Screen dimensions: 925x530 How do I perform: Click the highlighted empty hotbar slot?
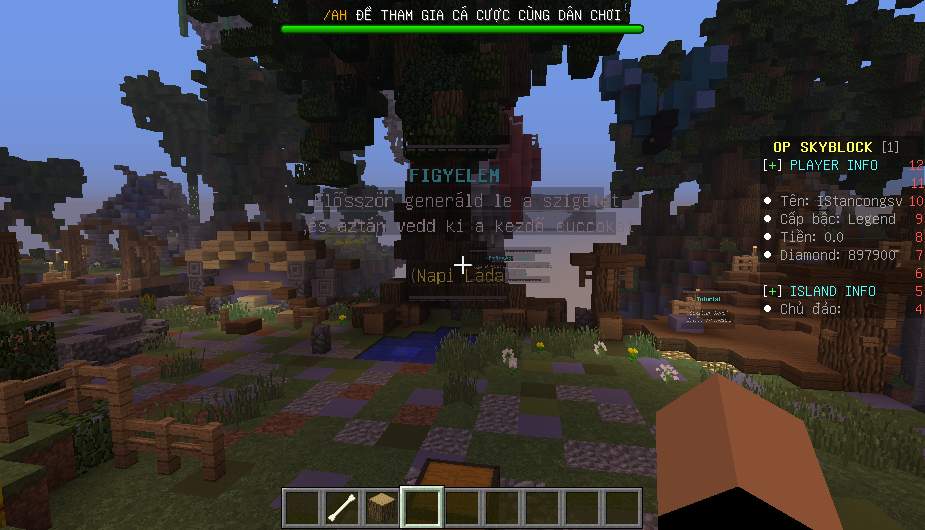421,507
